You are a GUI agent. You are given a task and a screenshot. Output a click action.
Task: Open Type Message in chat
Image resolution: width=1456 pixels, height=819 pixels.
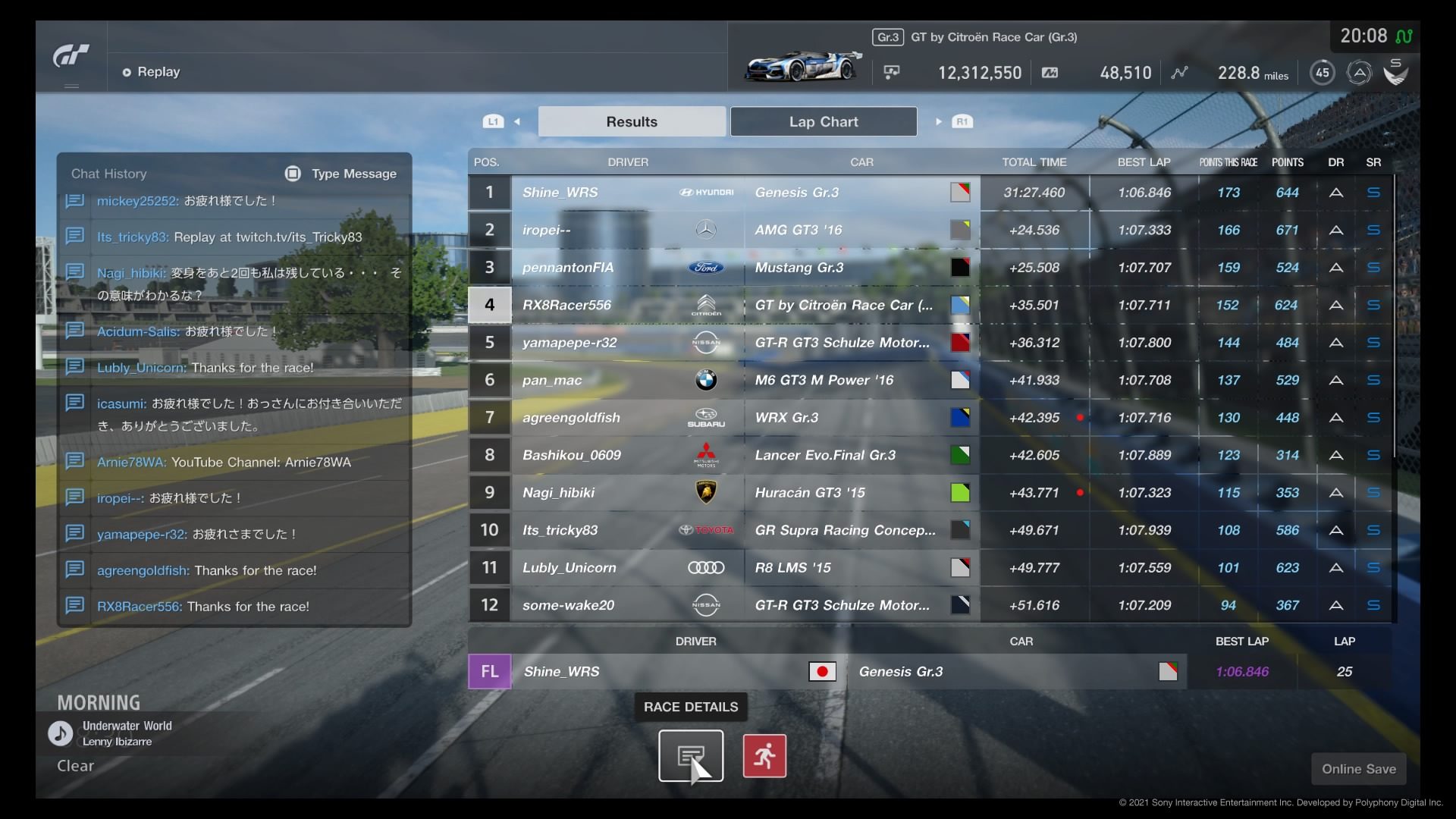[341, 174]
